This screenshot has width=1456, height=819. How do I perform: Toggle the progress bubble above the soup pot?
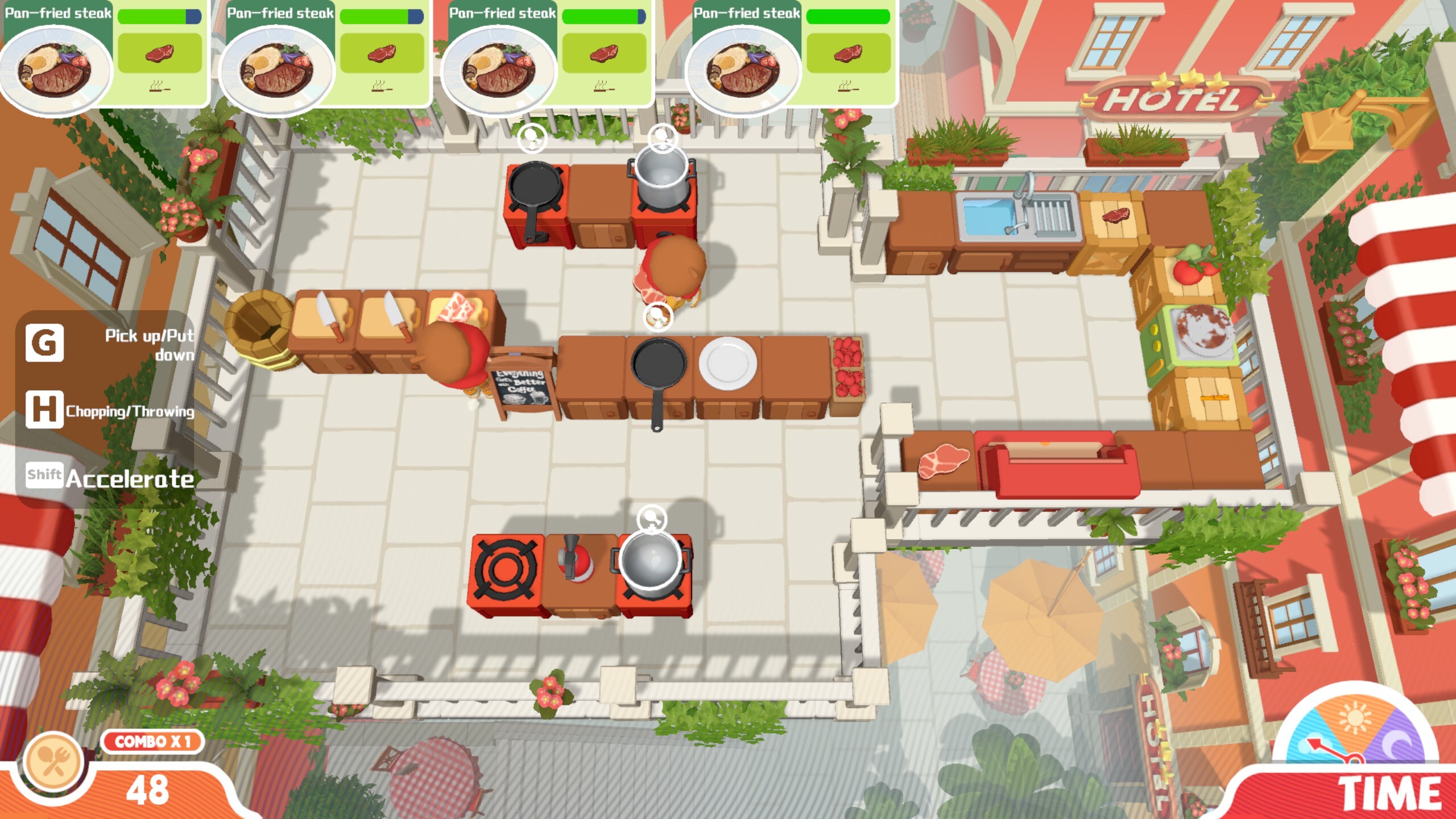(x=661, y=138)
